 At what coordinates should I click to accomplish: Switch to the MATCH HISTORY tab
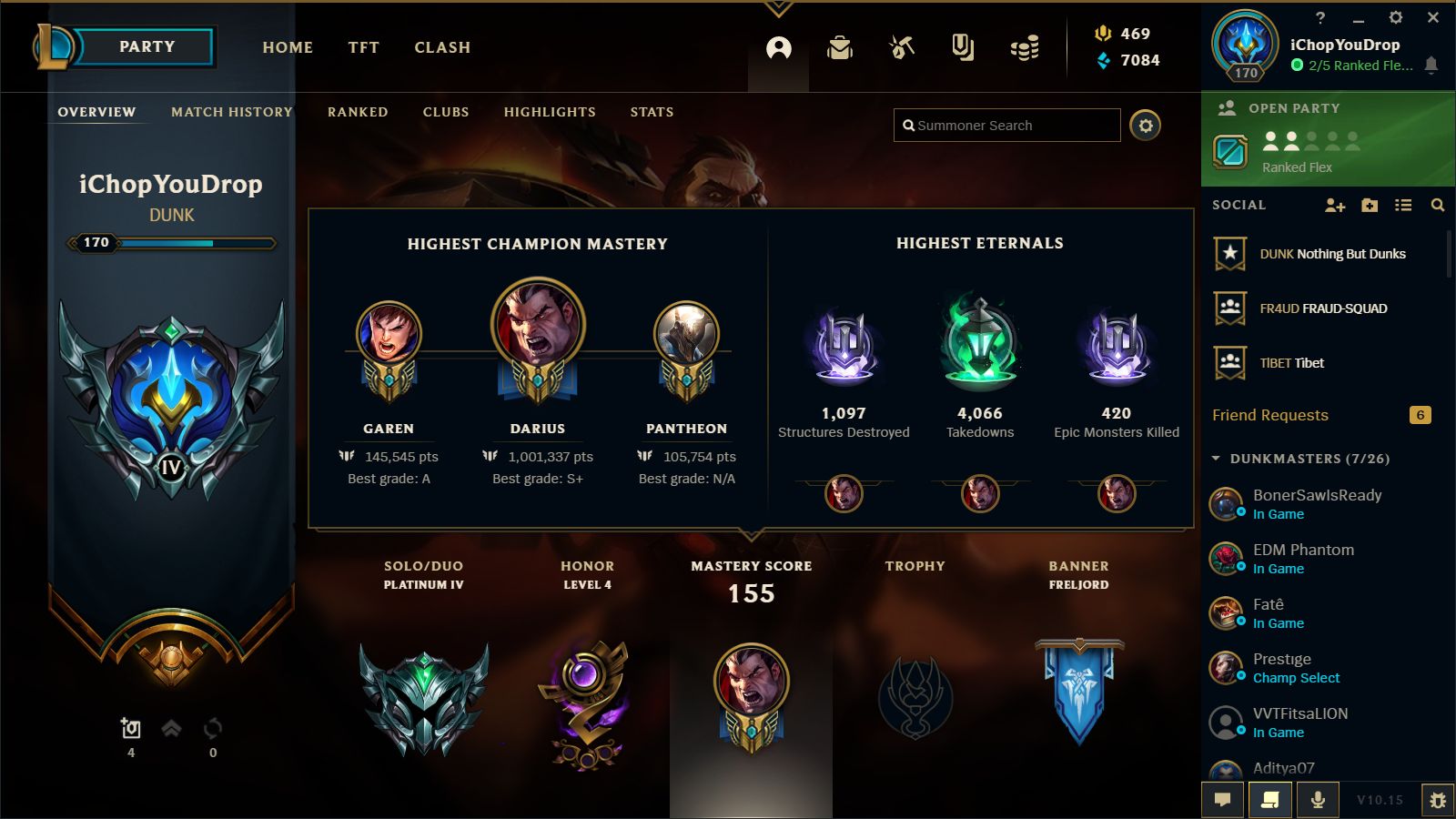[x=230, y=112]
